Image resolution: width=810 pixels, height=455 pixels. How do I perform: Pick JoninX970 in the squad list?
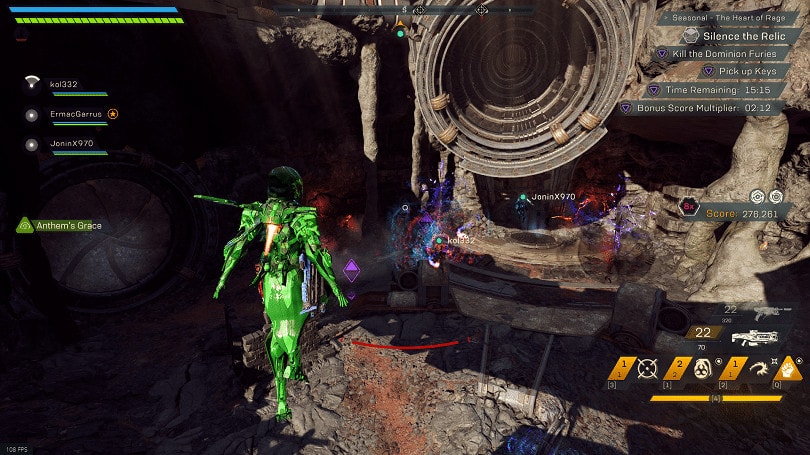(x=71, y=144)
